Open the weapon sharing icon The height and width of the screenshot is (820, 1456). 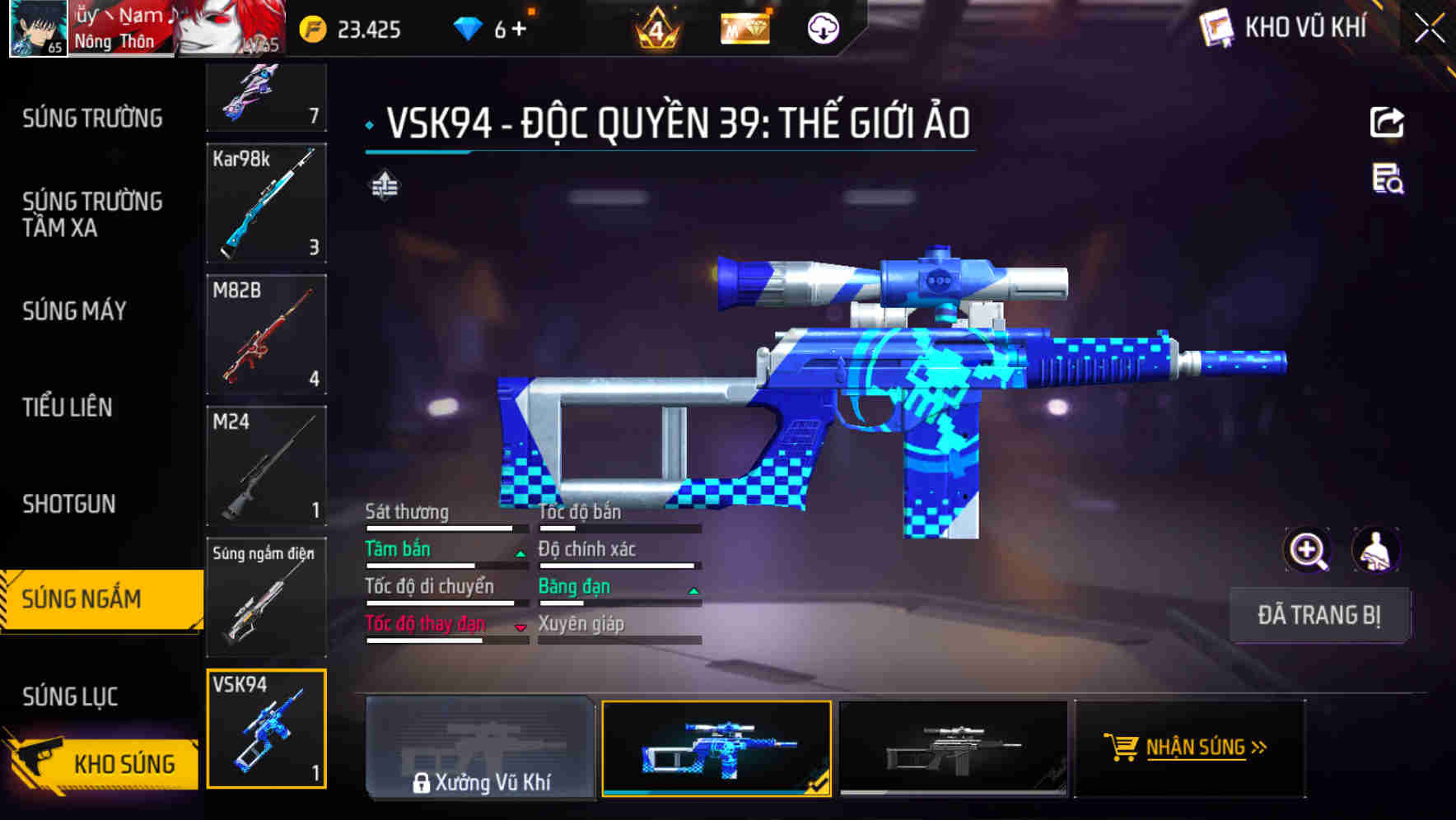(1387, 122)
